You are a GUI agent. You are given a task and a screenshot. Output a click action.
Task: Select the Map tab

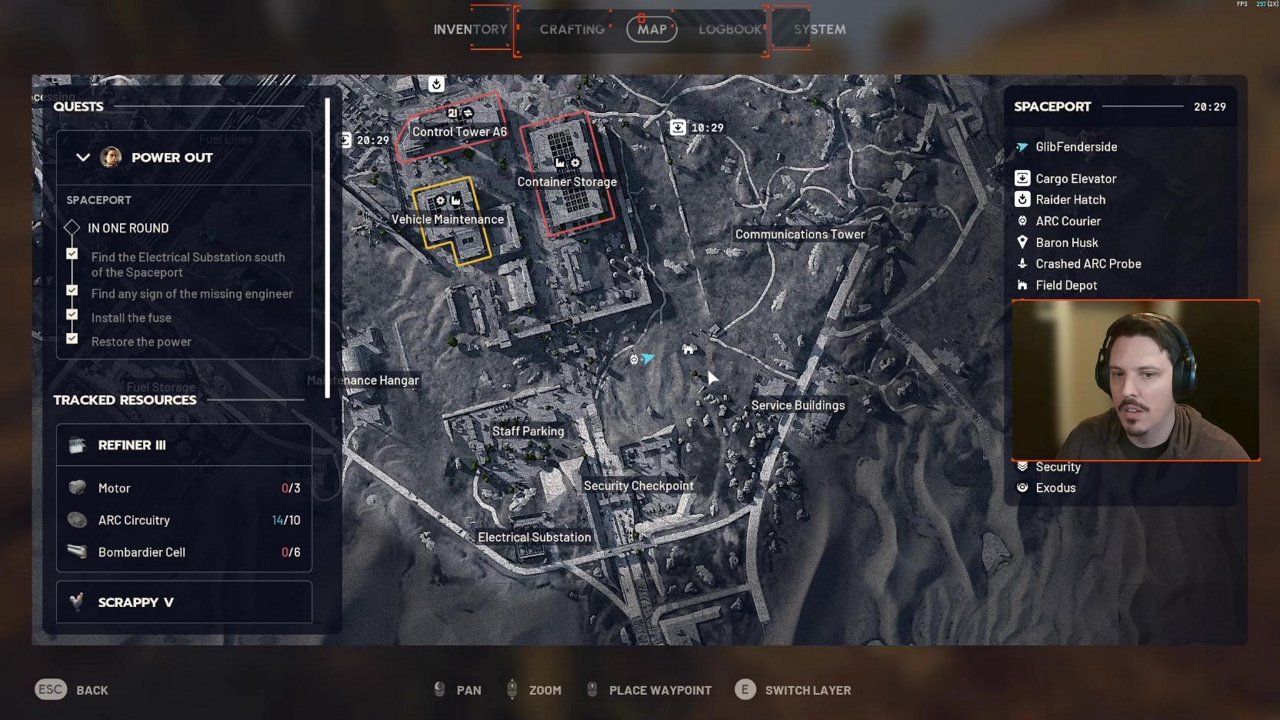(652, 30)
